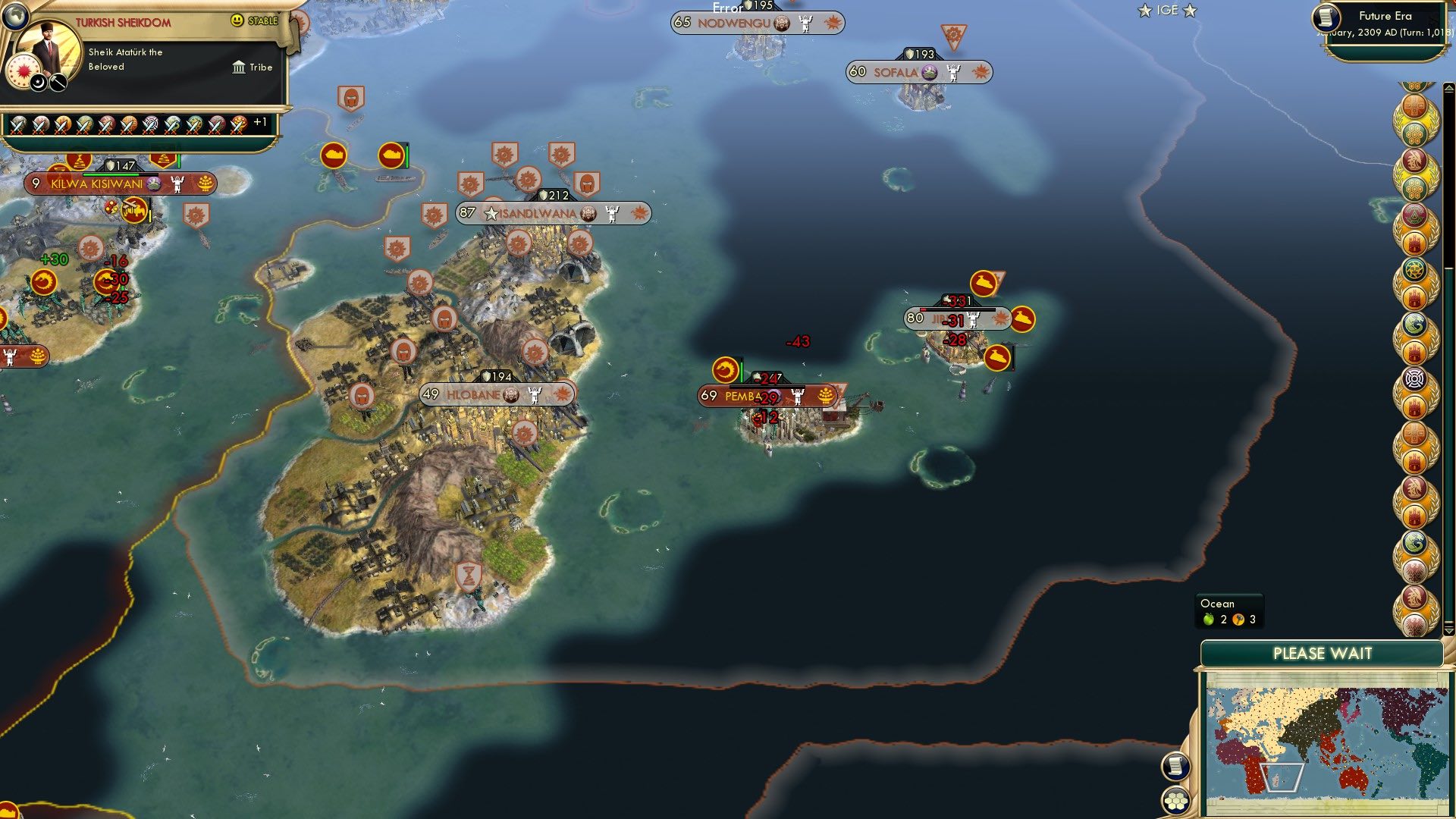Image resolution: width=1456 pixels, height=819 pixels.
Task: Click the scroll-up arrow atop the notification sidebar
Action: pos(1448,88)
